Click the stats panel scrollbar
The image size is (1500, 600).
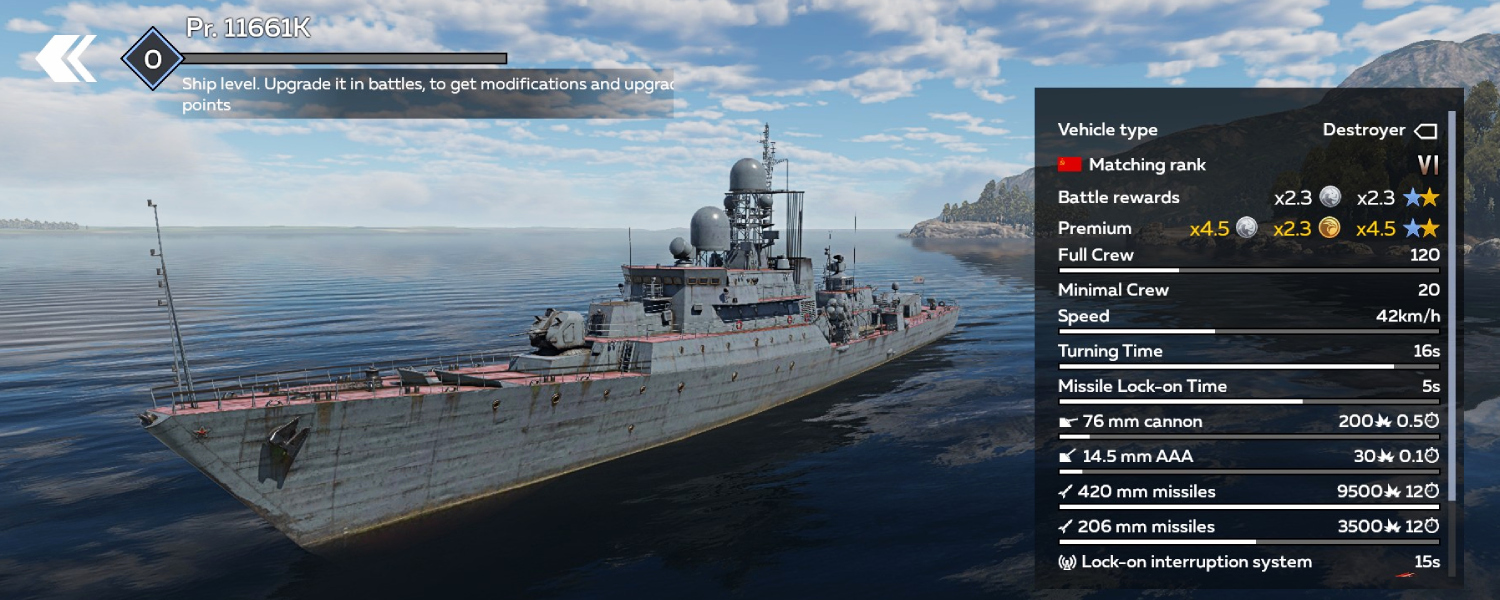click(1452, 300)
